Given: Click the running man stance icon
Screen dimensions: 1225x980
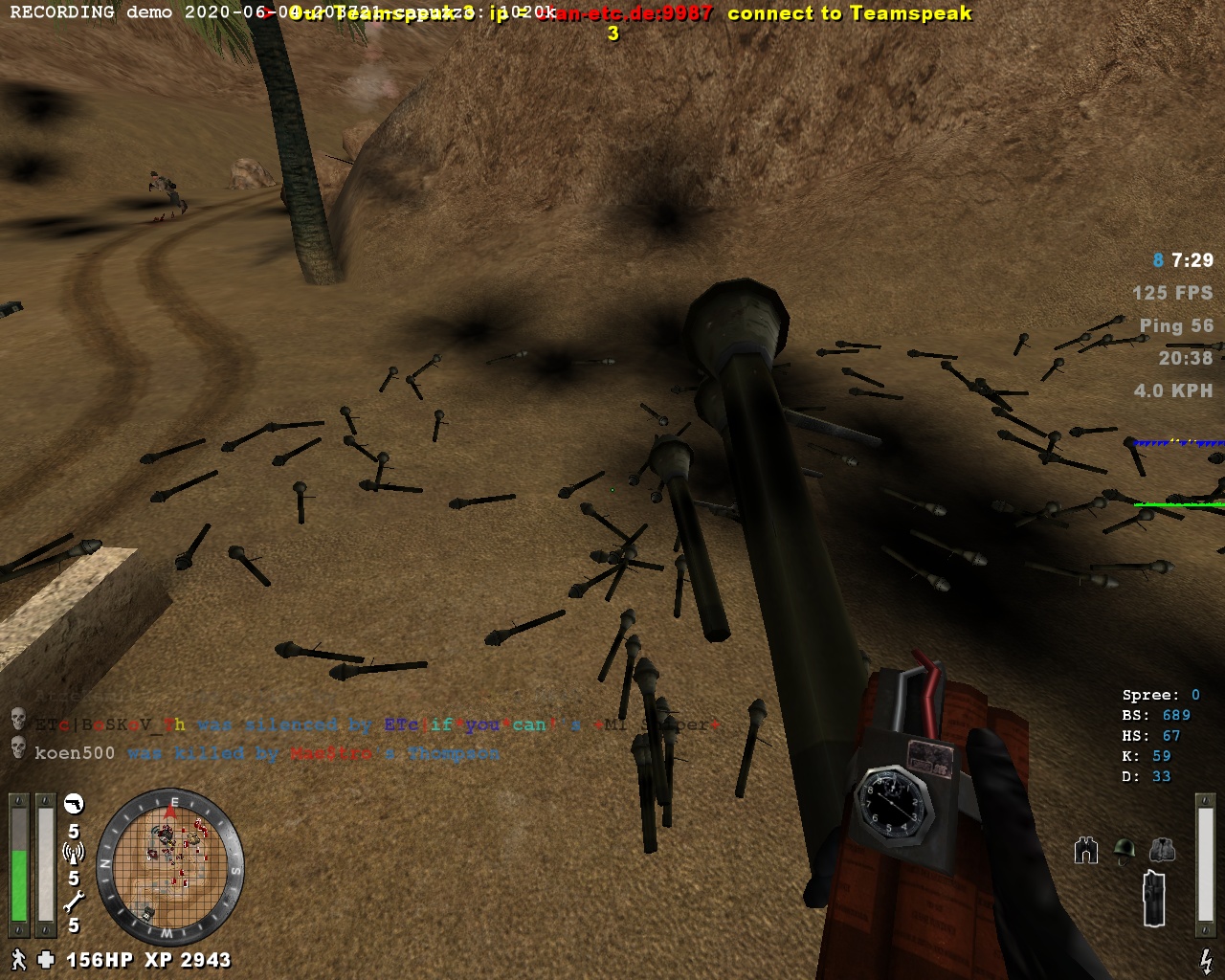Looking at the screenshot, I should (x=18, y=959).
